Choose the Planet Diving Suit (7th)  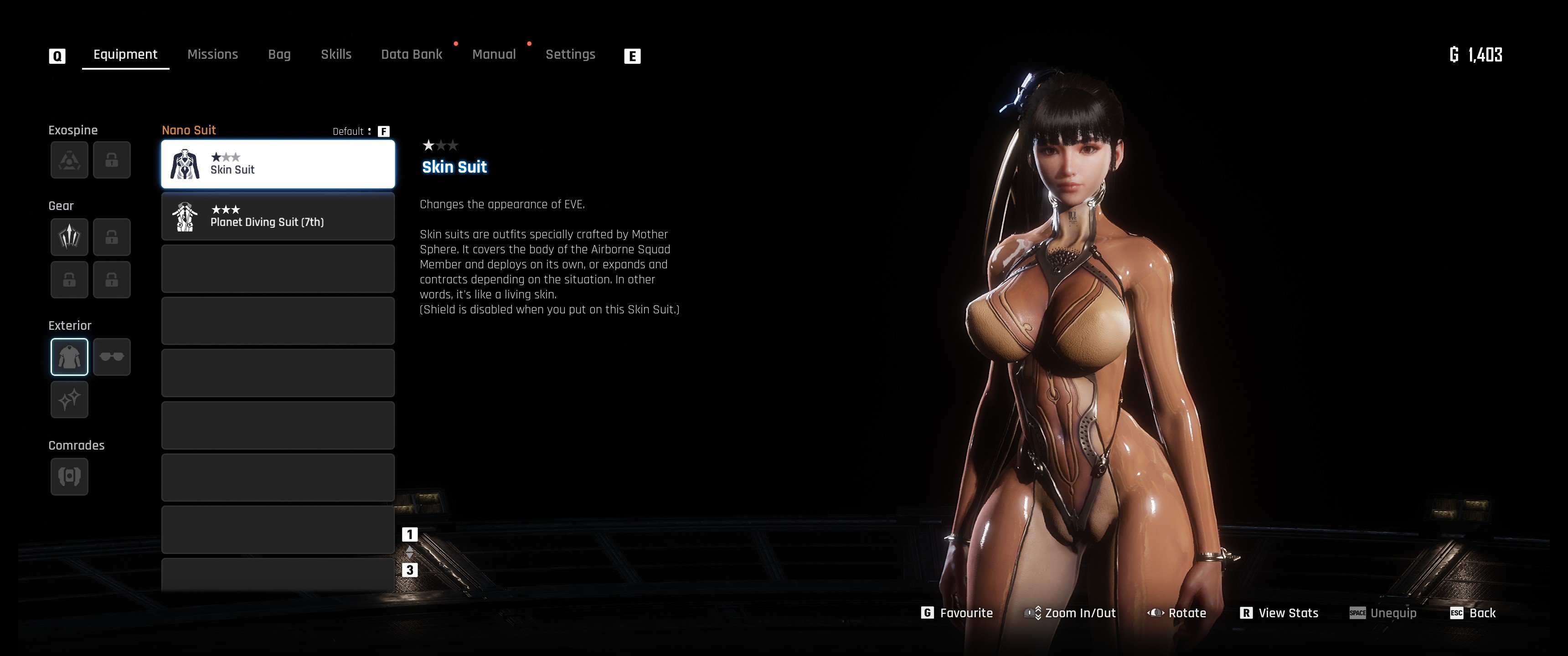[278, 217]
